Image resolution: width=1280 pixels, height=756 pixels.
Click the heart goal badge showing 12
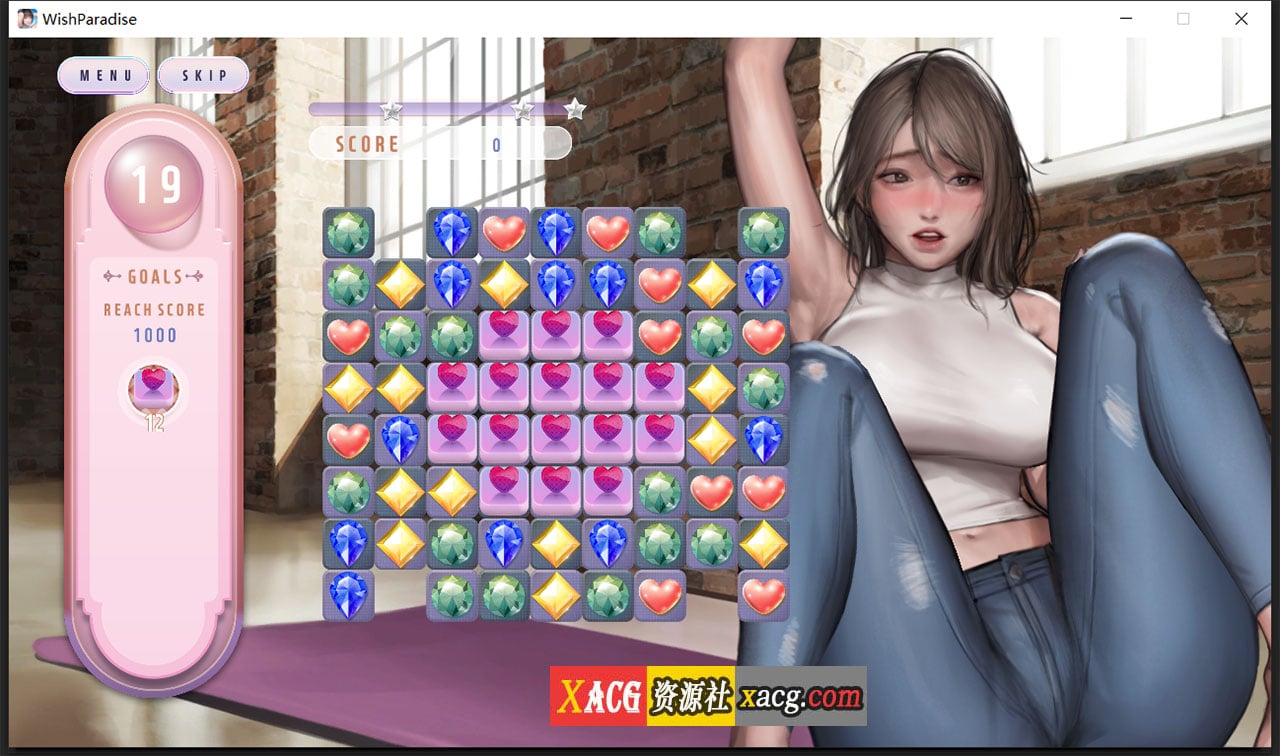[152, 390]
